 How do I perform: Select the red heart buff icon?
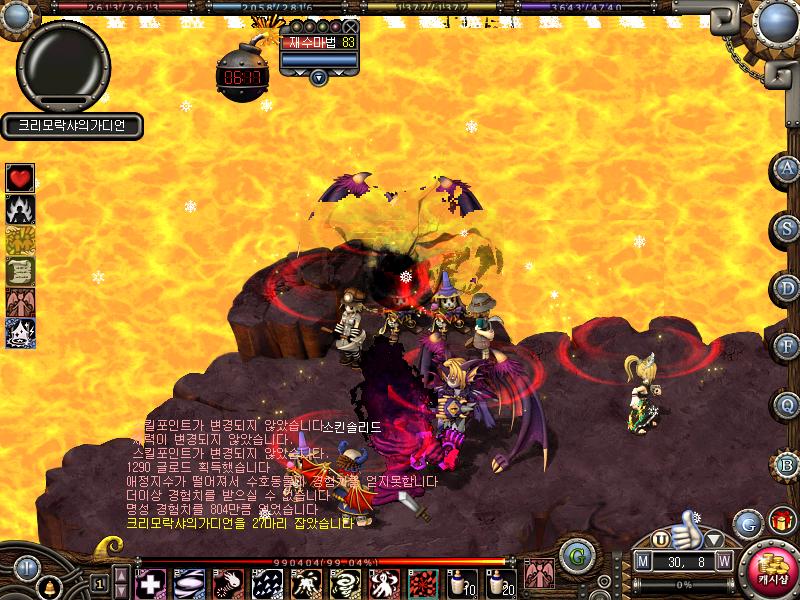click(x=20, y=178)
